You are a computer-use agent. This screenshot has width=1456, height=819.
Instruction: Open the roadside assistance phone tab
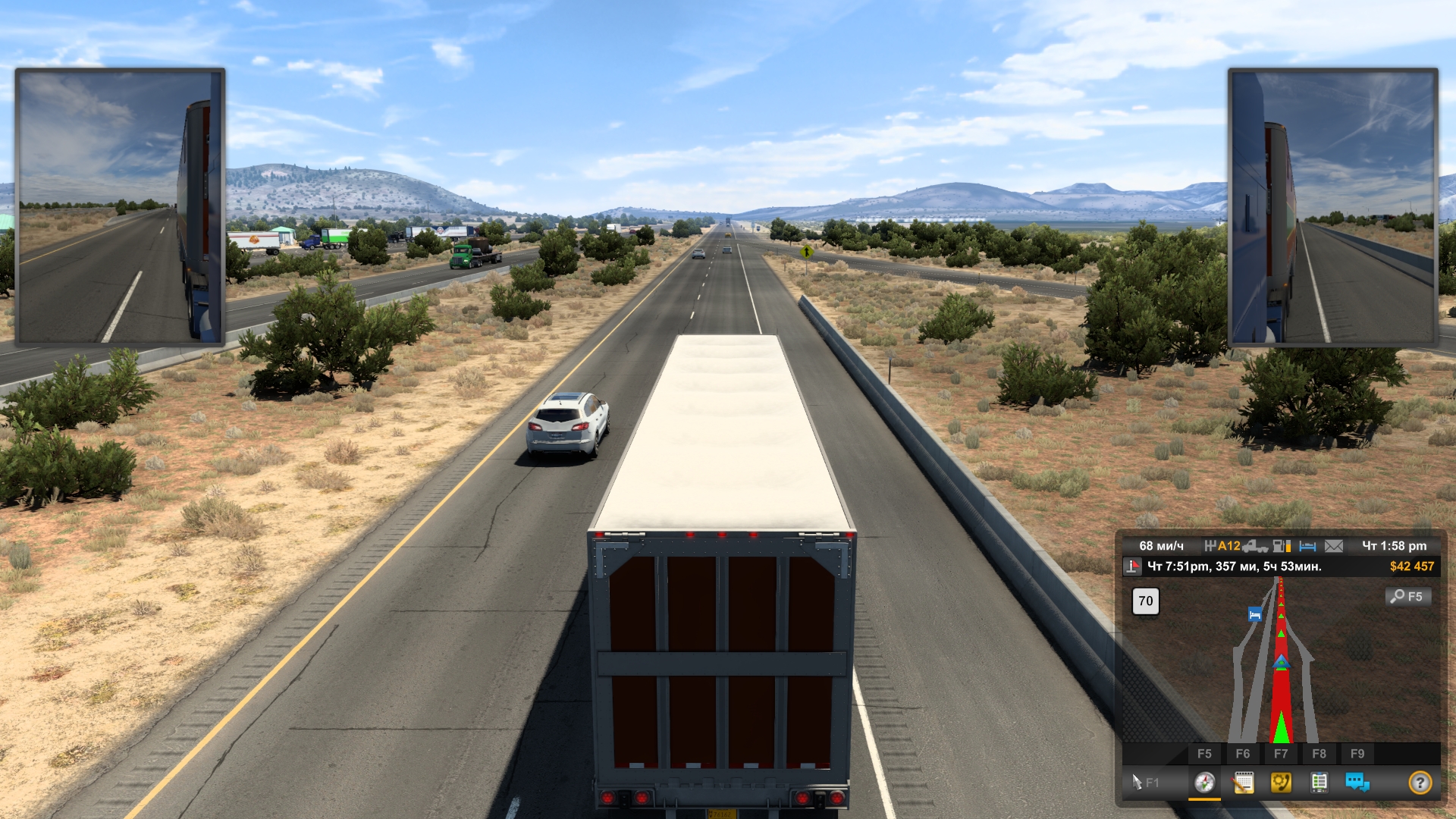tap(1281, 783)
